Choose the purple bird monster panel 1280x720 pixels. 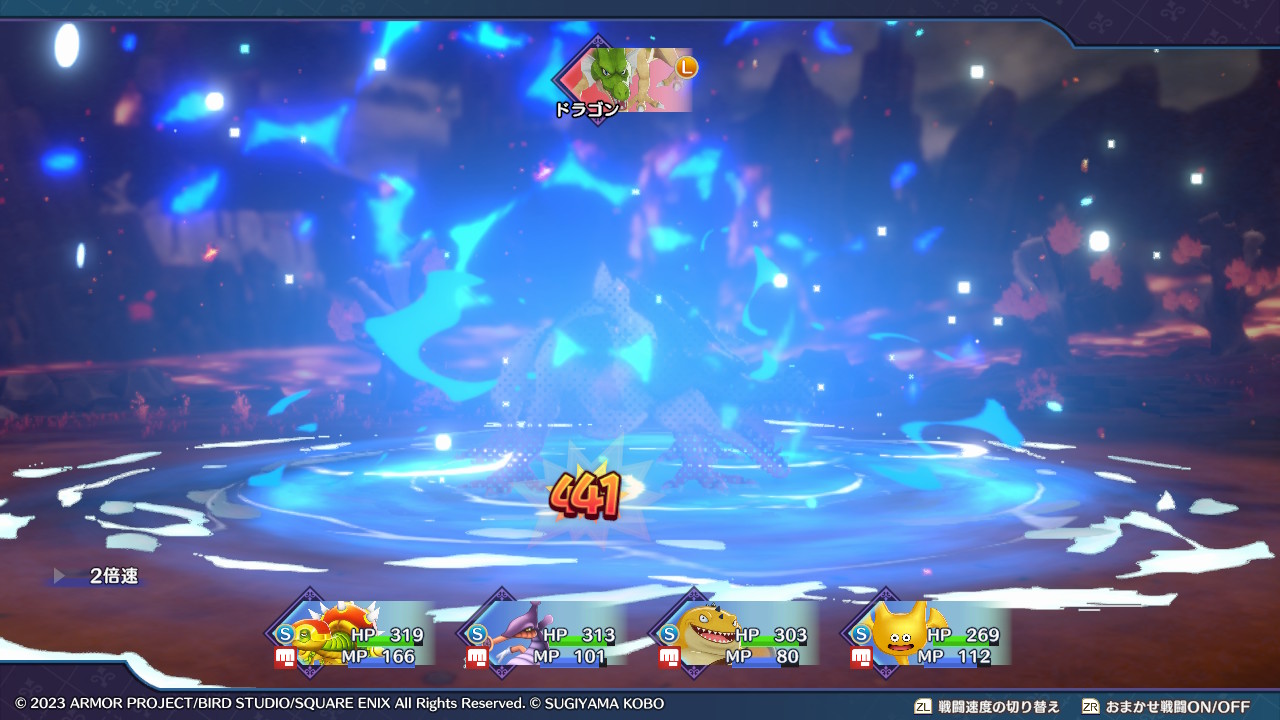tap(545, 634)
